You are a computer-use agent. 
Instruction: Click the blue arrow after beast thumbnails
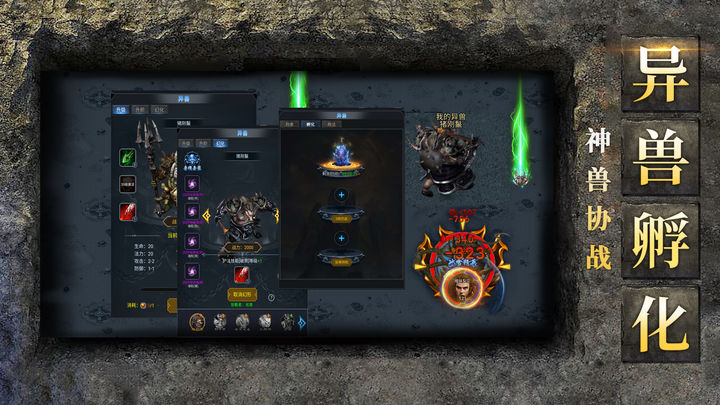coord(300,321)
